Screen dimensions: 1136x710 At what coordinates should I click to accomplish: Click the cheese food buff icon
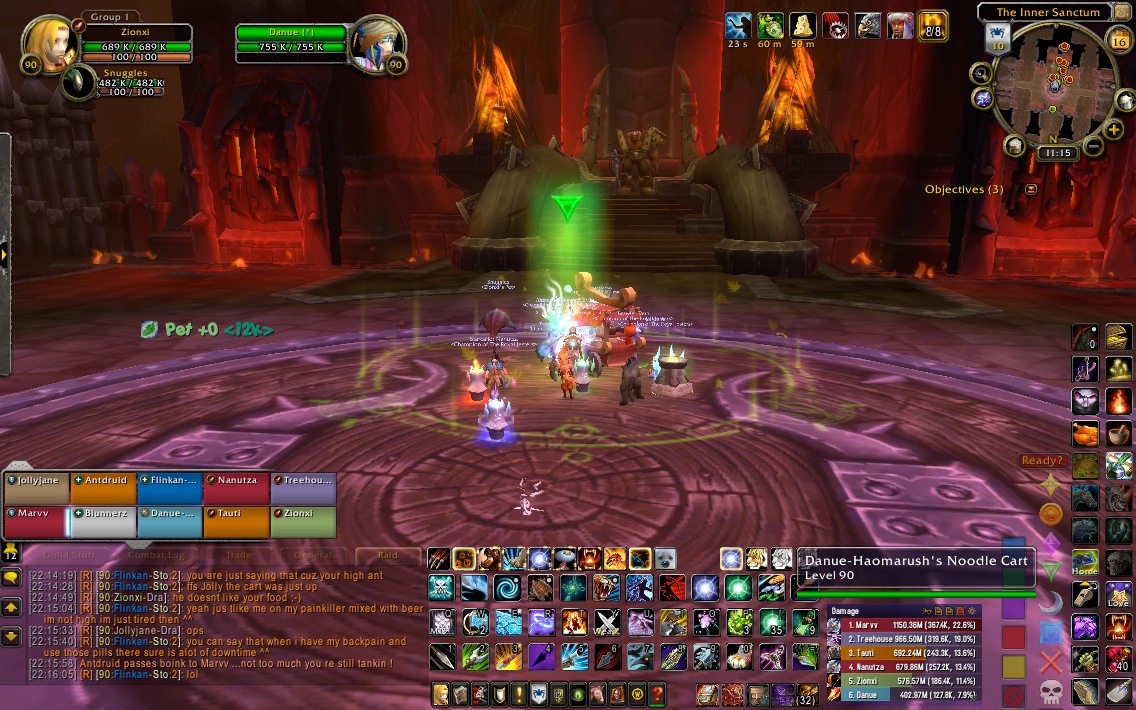click(x=803, y=26)
